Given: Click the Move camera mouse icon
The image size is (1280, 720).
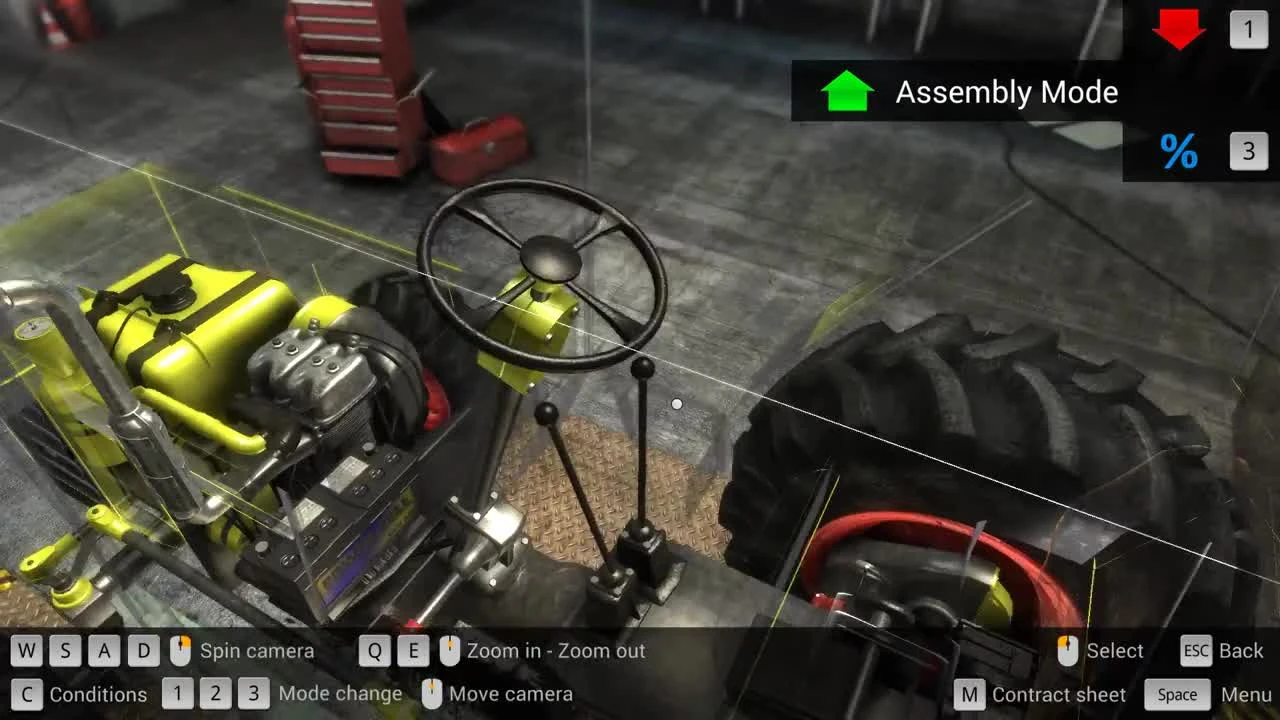Looking at the screenshot, I should tap(431, 693).
